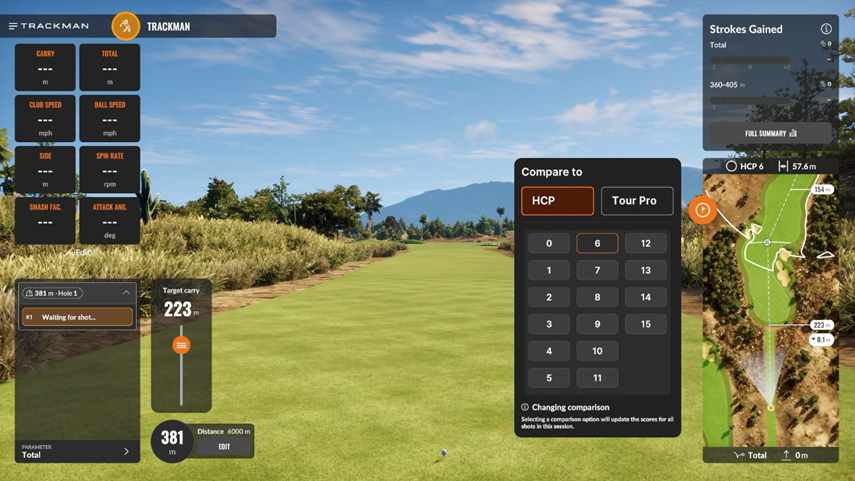Open the HCP 6 comparison selector
Image resolution: width=855 pixels, height=481 pixels.
point(745,166)
